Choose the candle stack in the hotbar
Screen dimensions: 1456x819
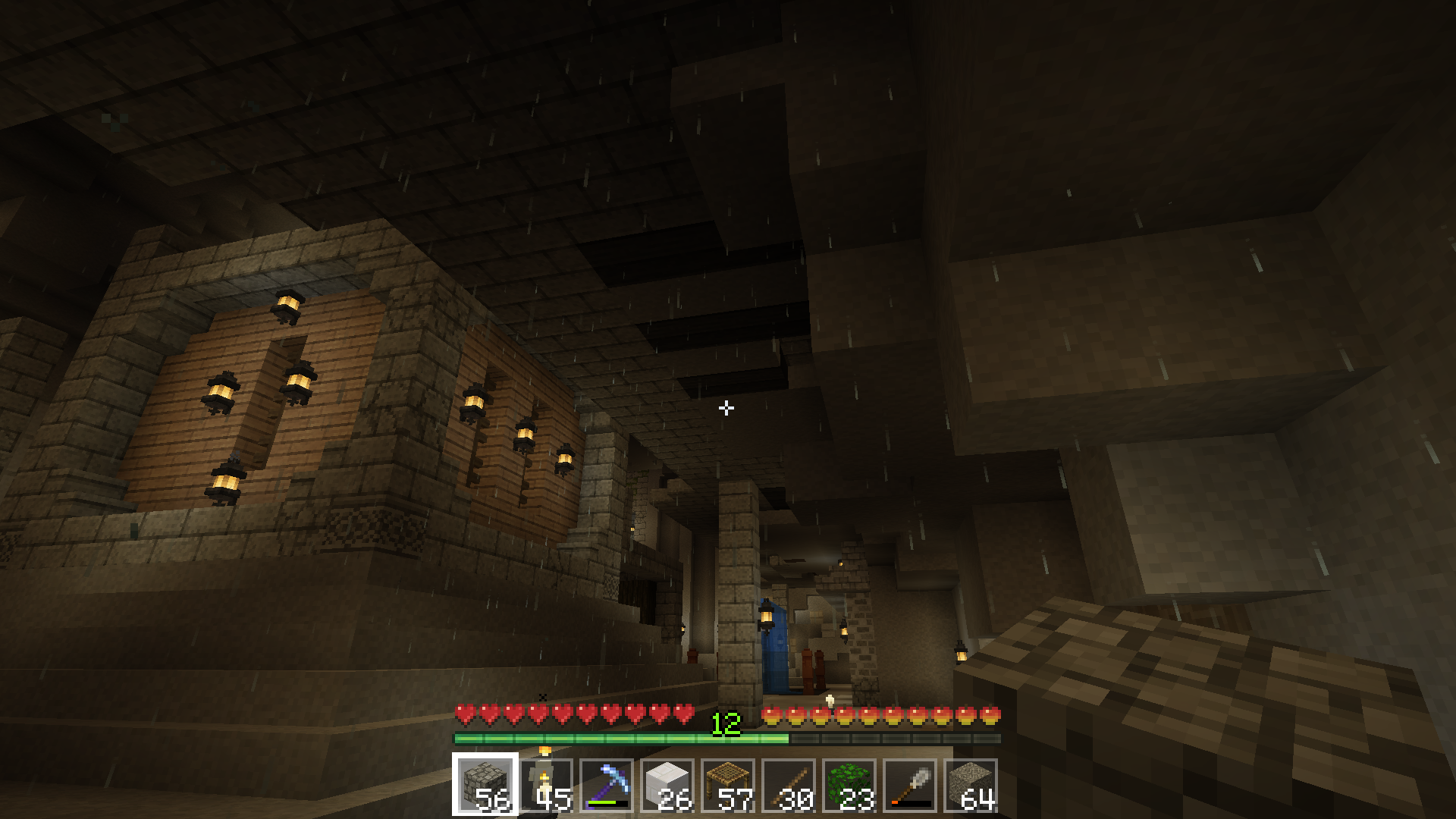(x=546, y=785)
